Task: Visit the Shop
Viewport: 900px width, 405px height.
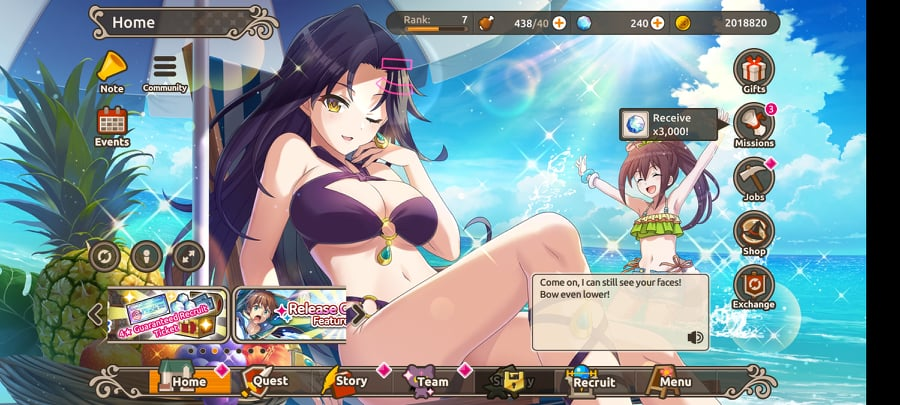Action: (x=754, y=232)
